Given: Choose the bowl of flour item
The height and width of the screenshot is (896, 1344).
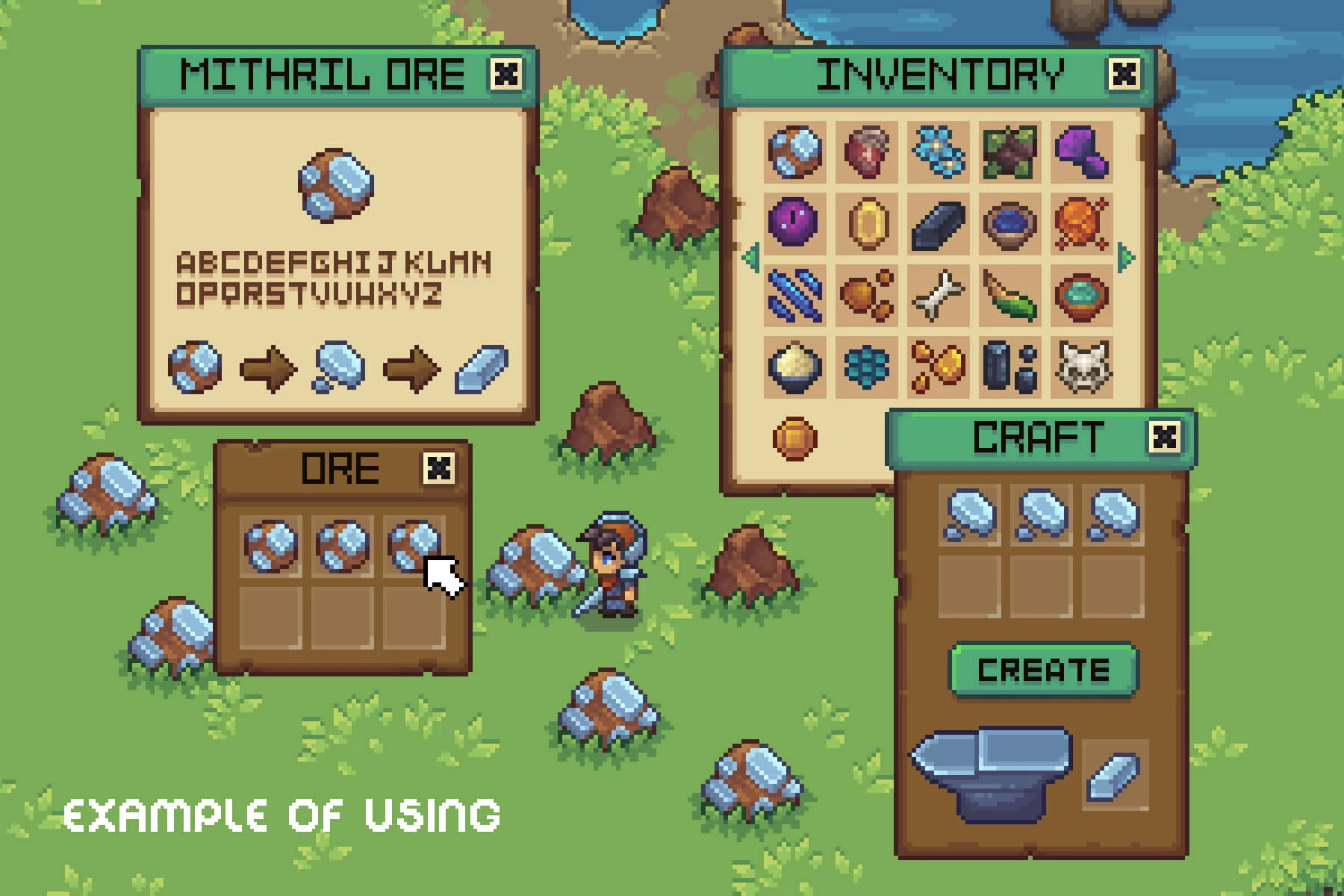Looking at the screenshot, I should coord(794,367).
